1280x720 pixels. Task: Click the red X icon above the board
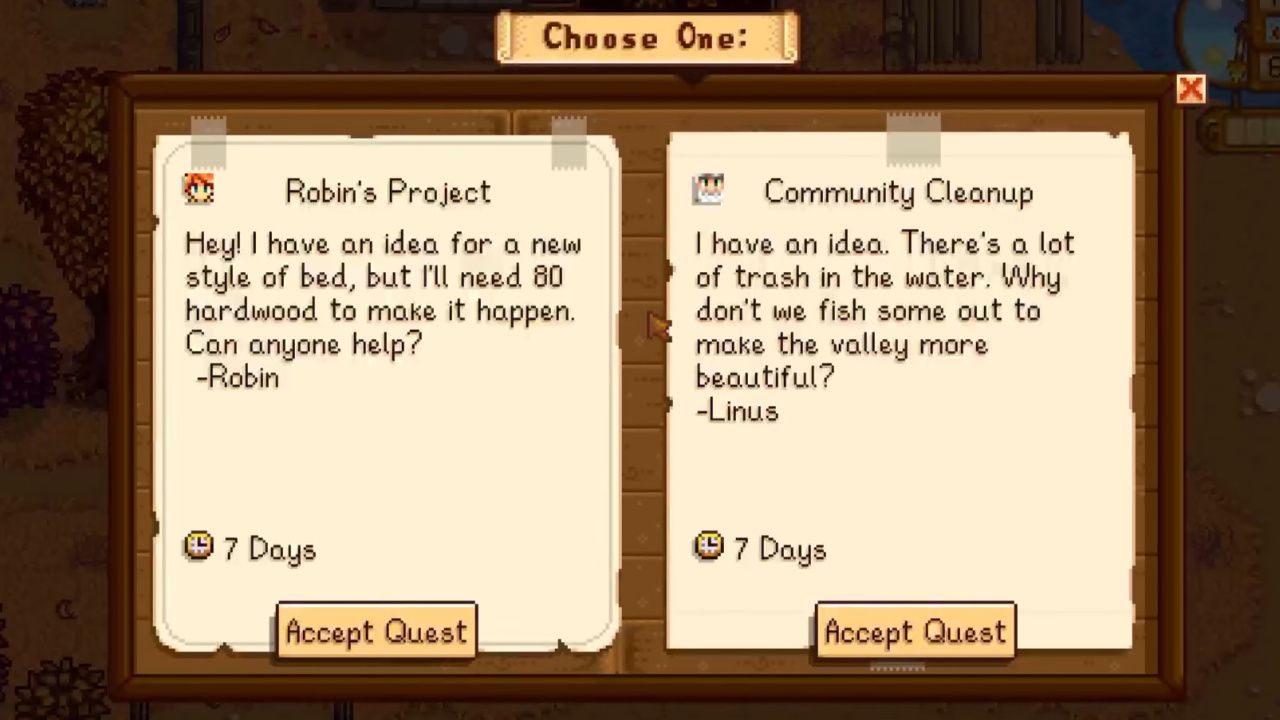pos(1191,89)
